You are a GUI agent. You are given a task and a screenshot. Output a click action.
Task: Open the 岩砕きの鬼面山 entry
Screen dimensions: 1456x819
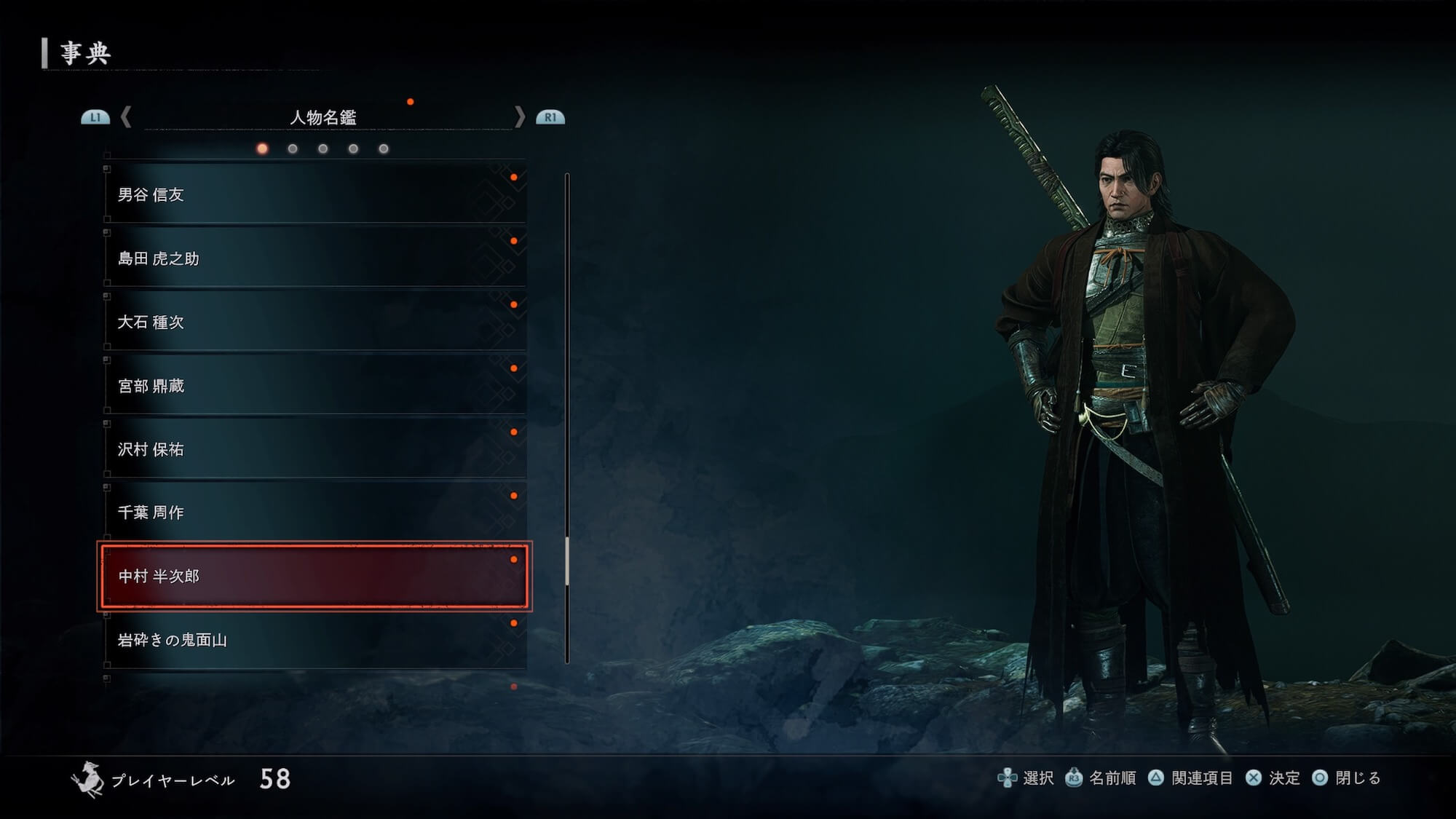point(314,640)
